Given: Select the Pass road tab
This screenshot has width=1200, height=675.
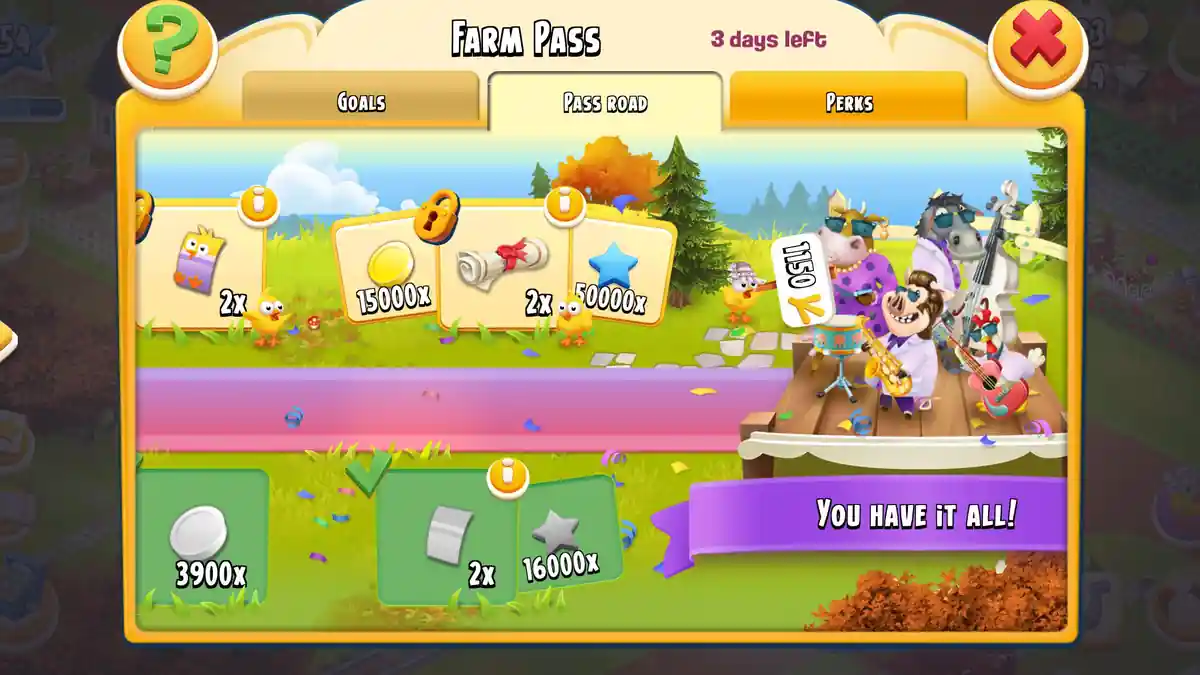Looking at the screenshot, I should point(605,103).
